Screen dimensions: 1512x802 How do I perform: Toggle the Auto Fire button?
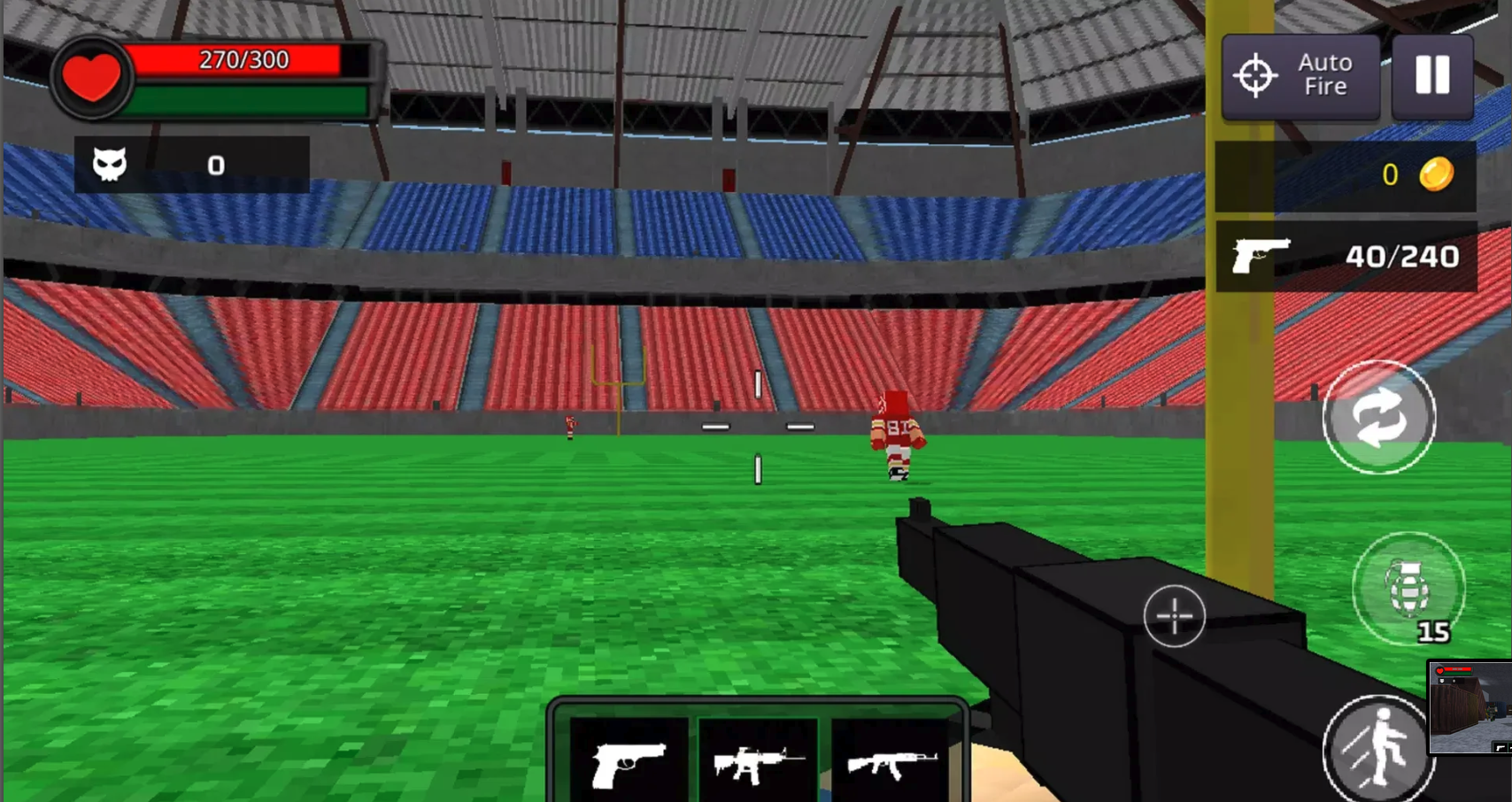1300,76
